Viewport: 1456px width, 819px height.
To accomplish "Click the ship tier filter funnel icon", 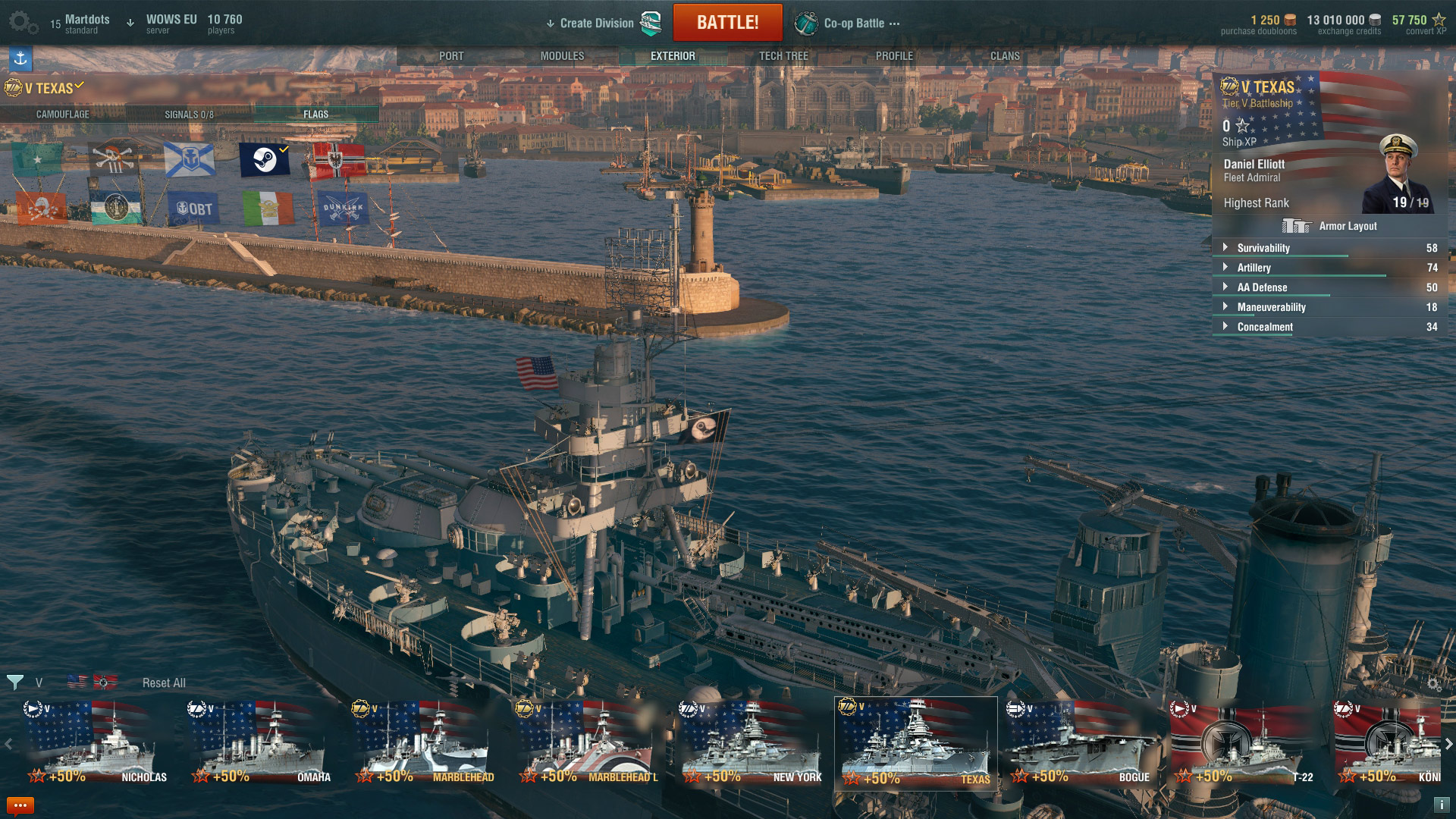I will pos(14,682).
